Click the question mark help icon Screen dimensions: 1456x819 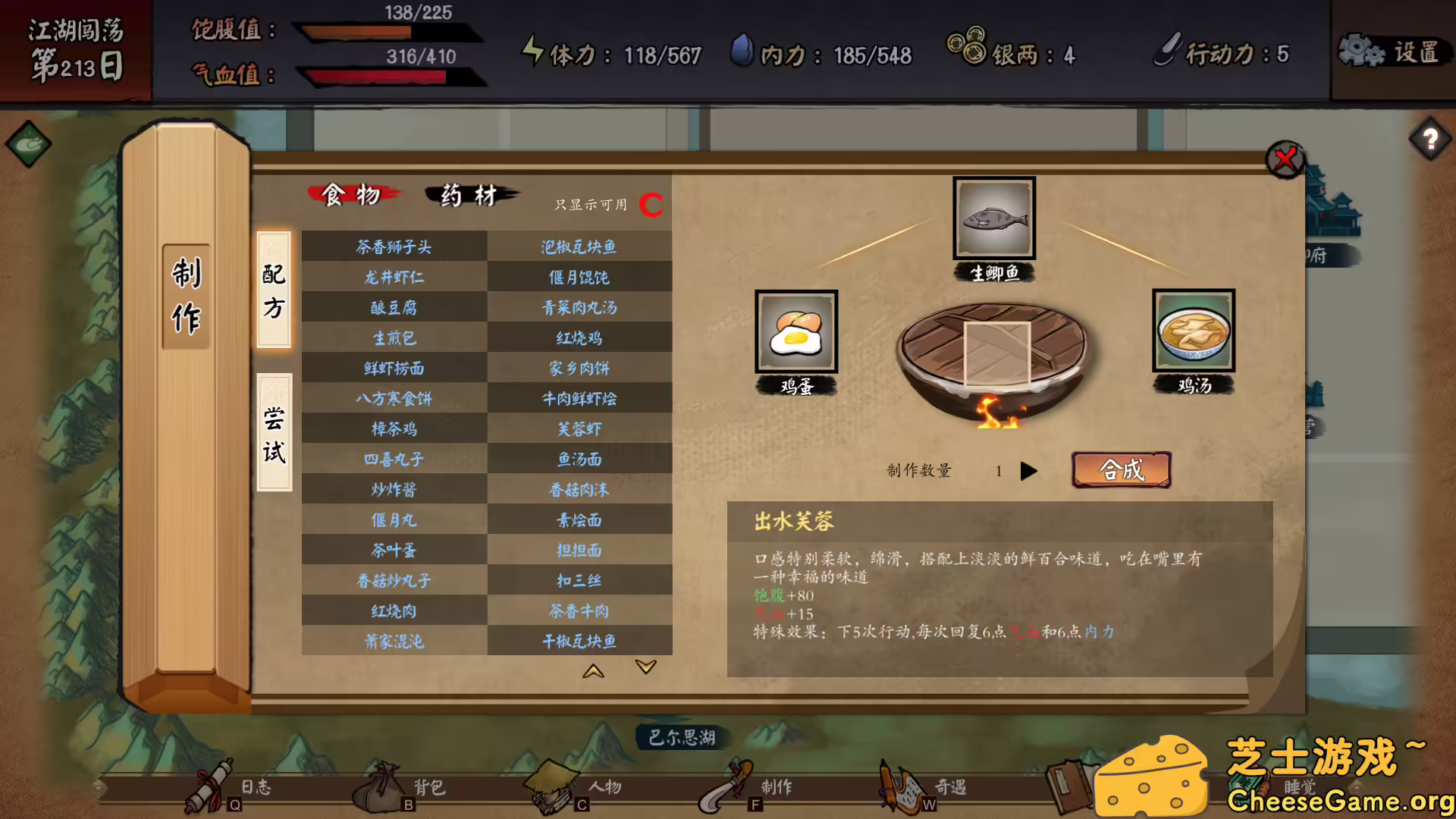pos(1429,138)
